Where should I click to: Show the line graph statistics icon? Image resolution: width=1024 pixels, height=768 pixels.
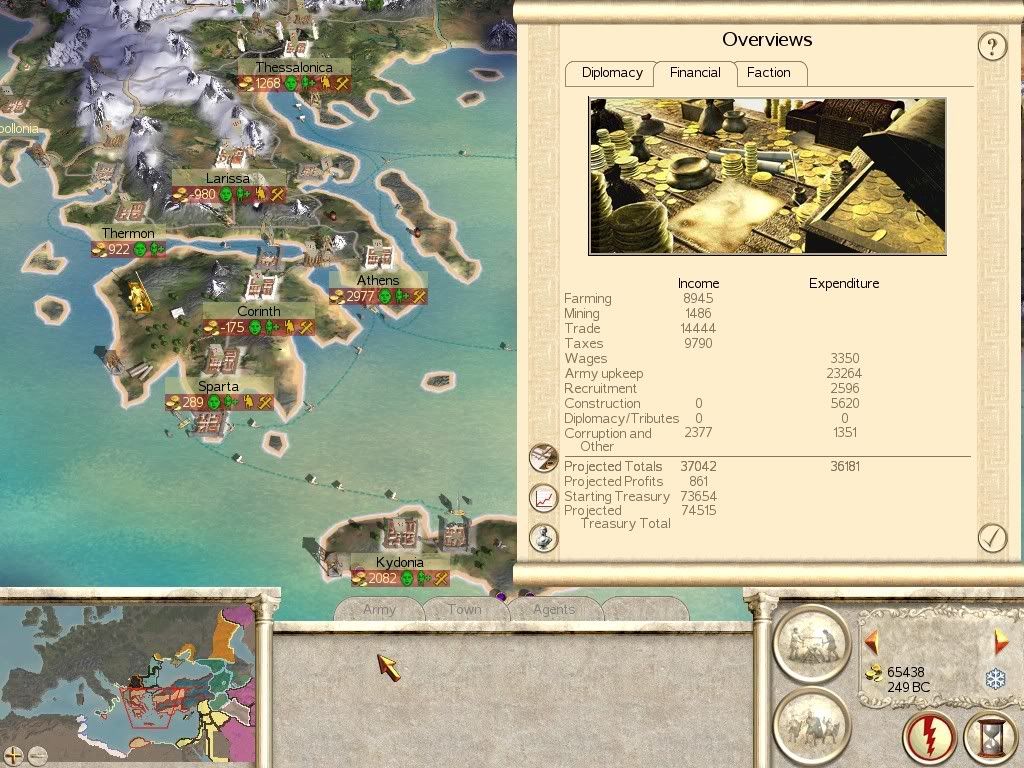coord(543,497)
